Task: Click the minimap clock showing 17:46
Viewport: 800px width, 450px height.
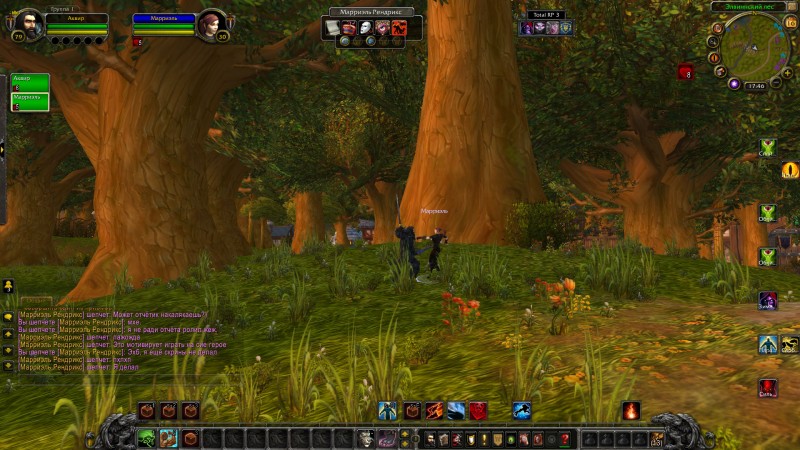Action: point(755,86)
